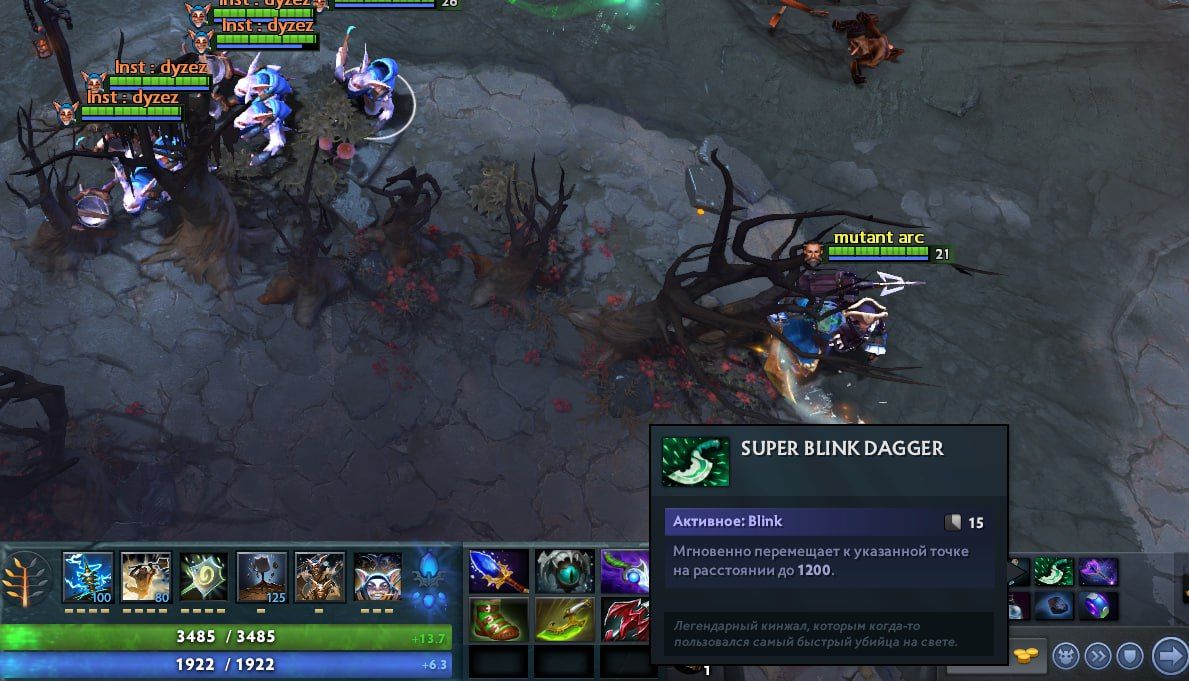Image resolution: width=1189 pixels, height=681 pixels.
Task: Activate the horned warrior ability
Action: click(x=319, y=577)
